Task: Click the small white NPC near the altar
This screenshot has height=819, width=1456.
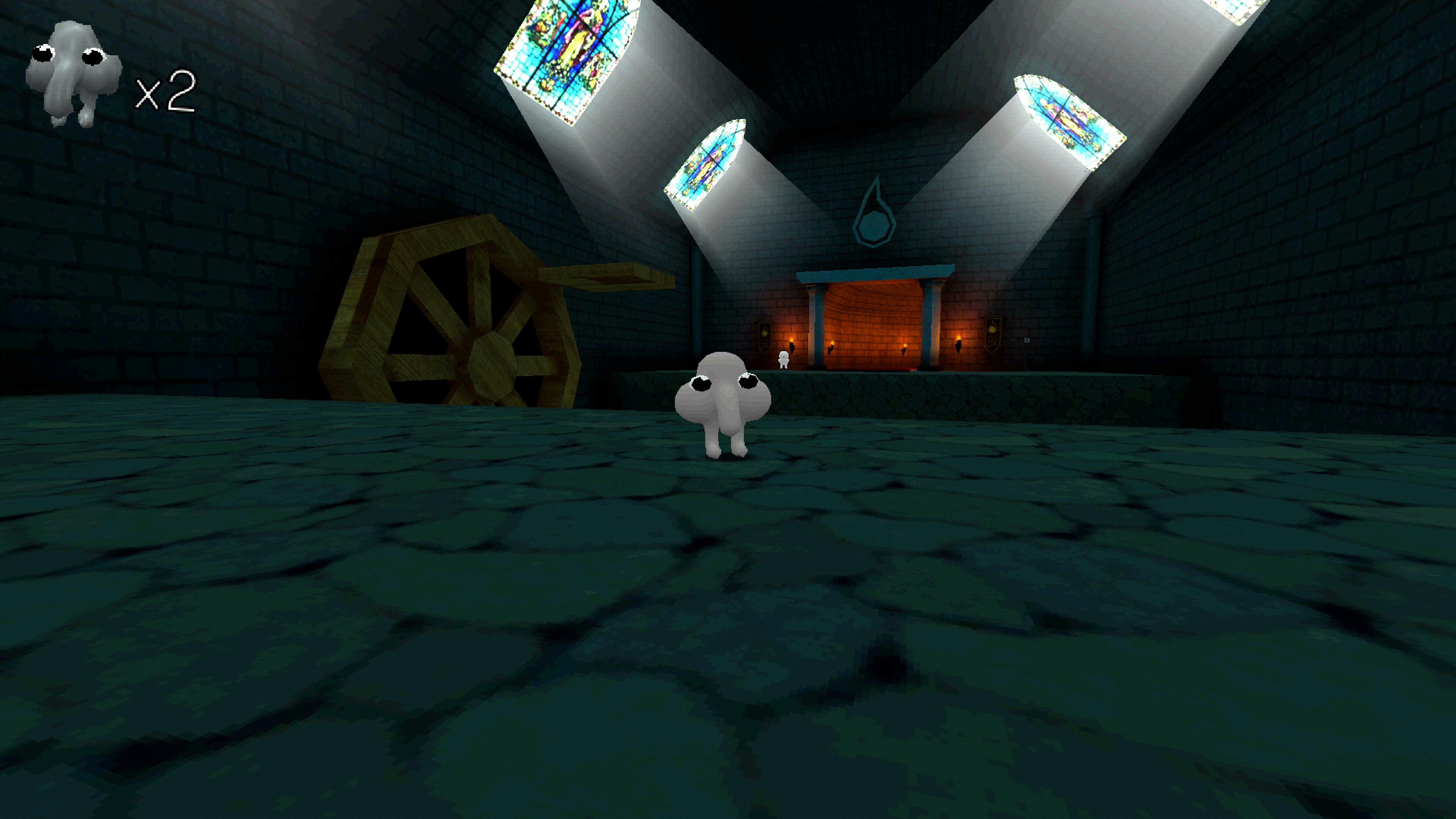Action: click(x=784, y=359)
